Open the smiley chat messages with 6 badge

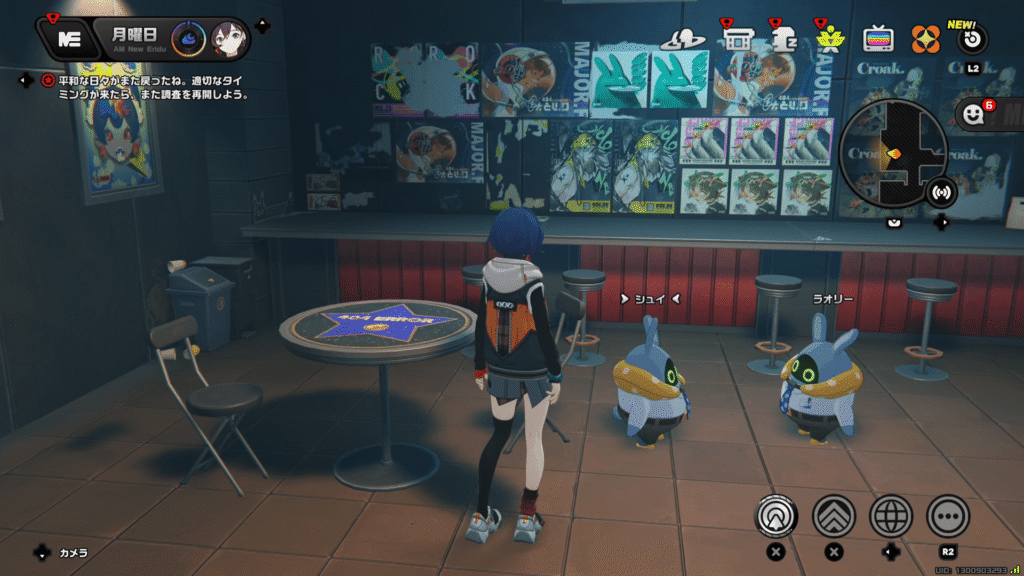pos(974,113)
